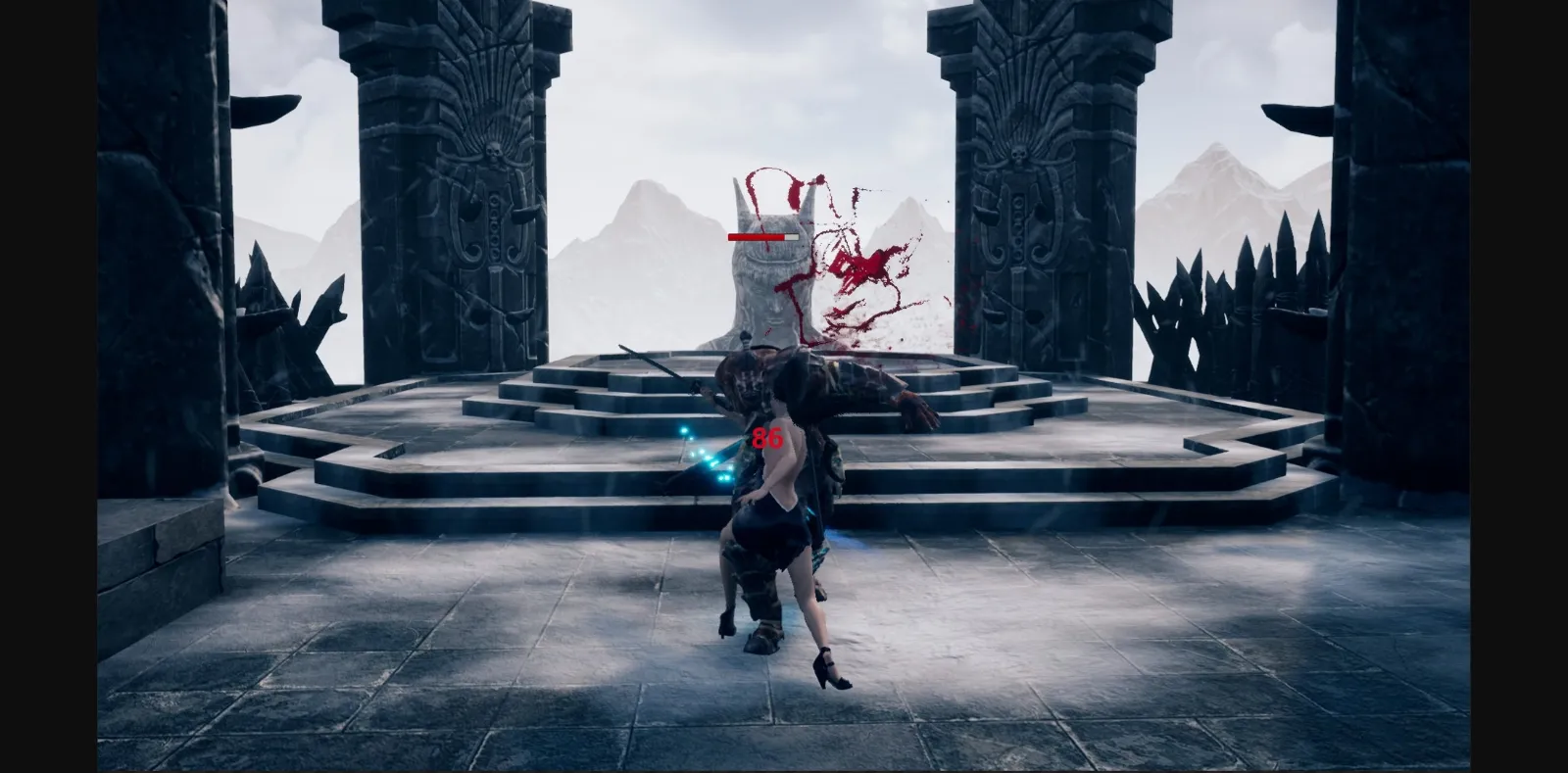Select the red damage number 86
Viewport: 1568px width, 773px height.
coord(765,439)
